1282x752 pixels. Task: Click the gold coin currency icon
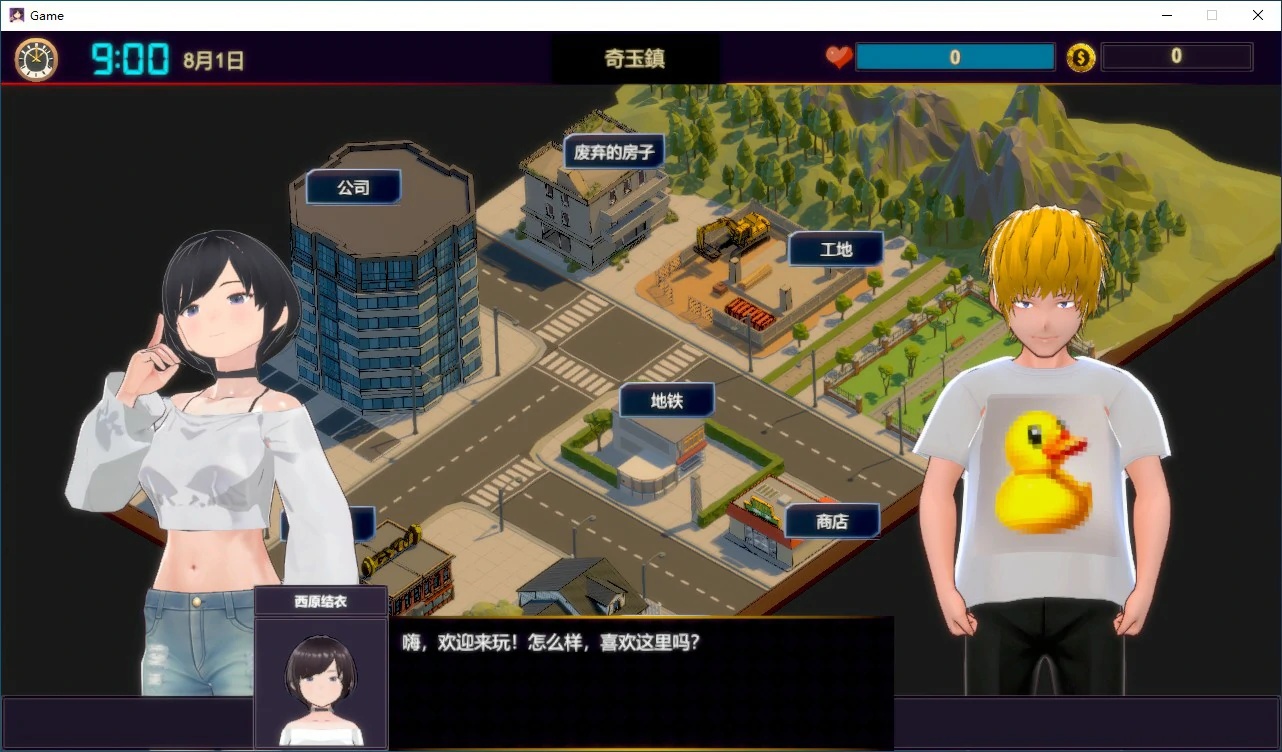pos(1081,57)
